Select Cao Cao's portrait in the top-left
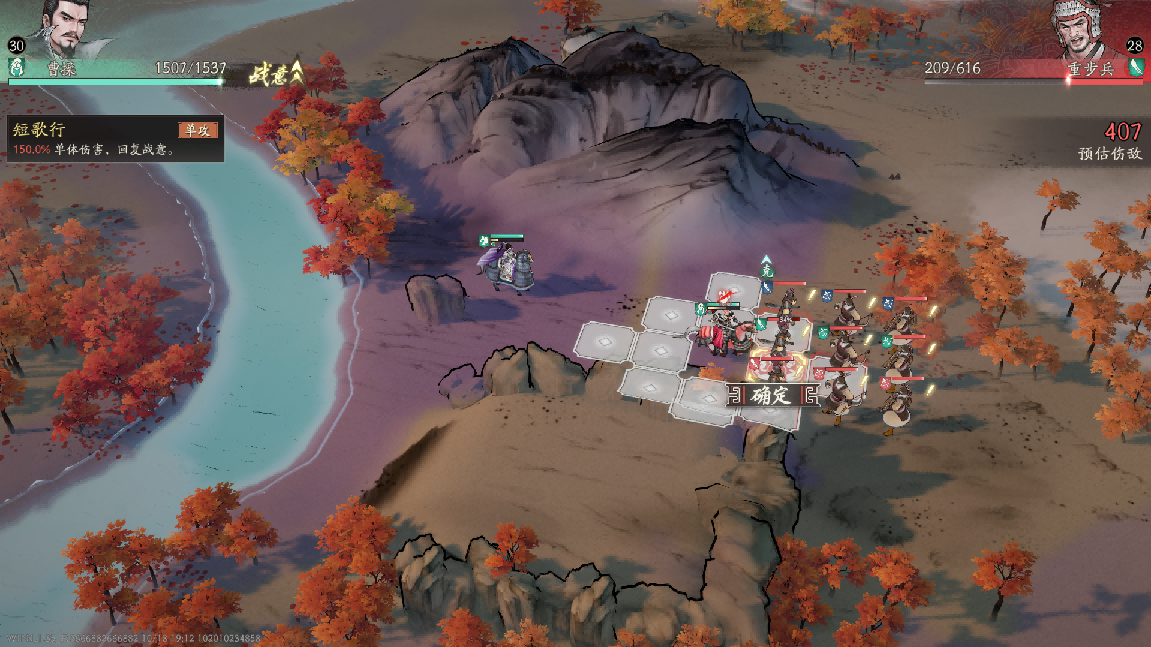The height and width of the screenshot is (647, 1151). click(x=61, y=28)
